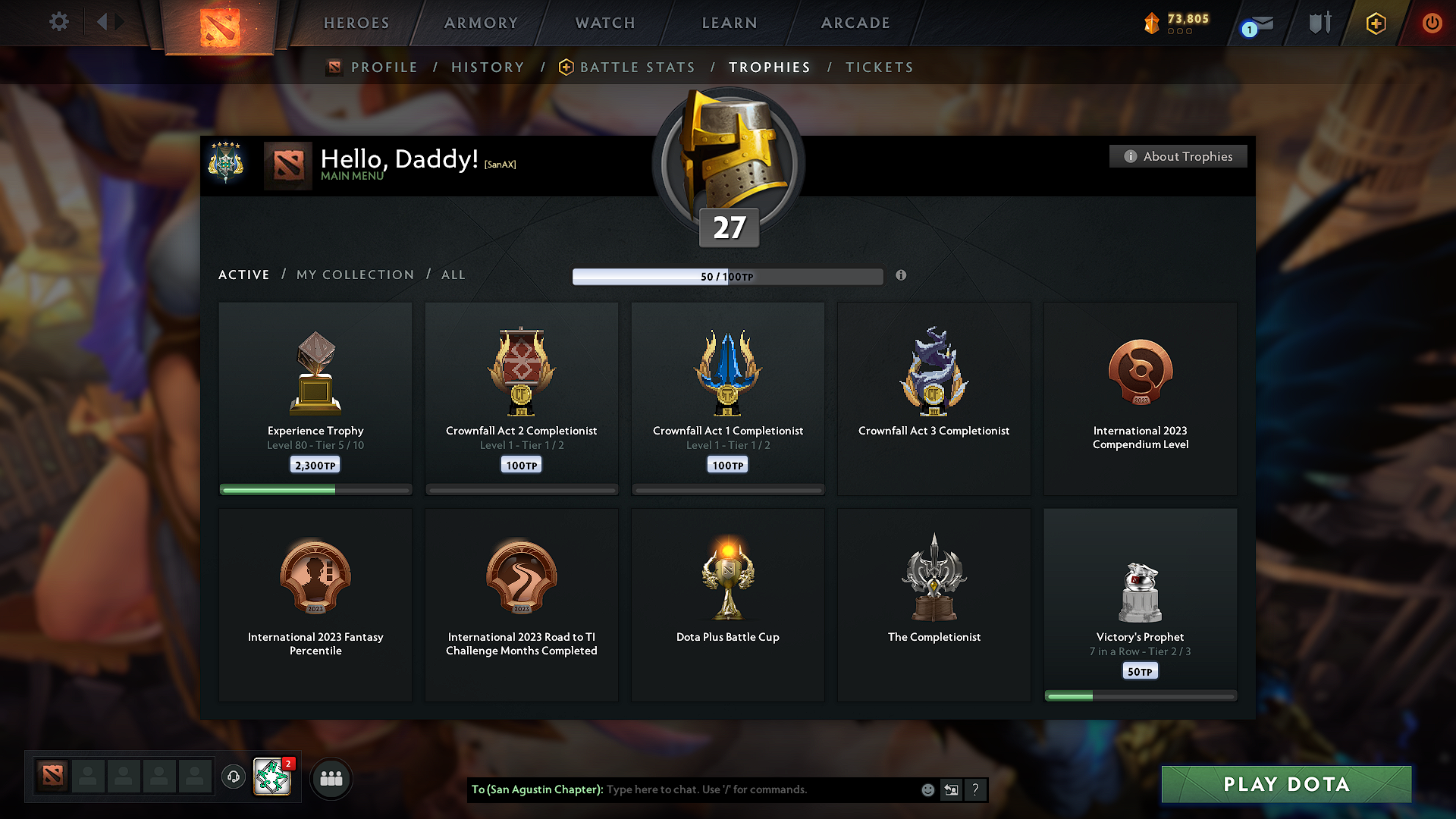Click the Dota 2 logo to return home
This screenshot has height=819, width=1456.
218,23
